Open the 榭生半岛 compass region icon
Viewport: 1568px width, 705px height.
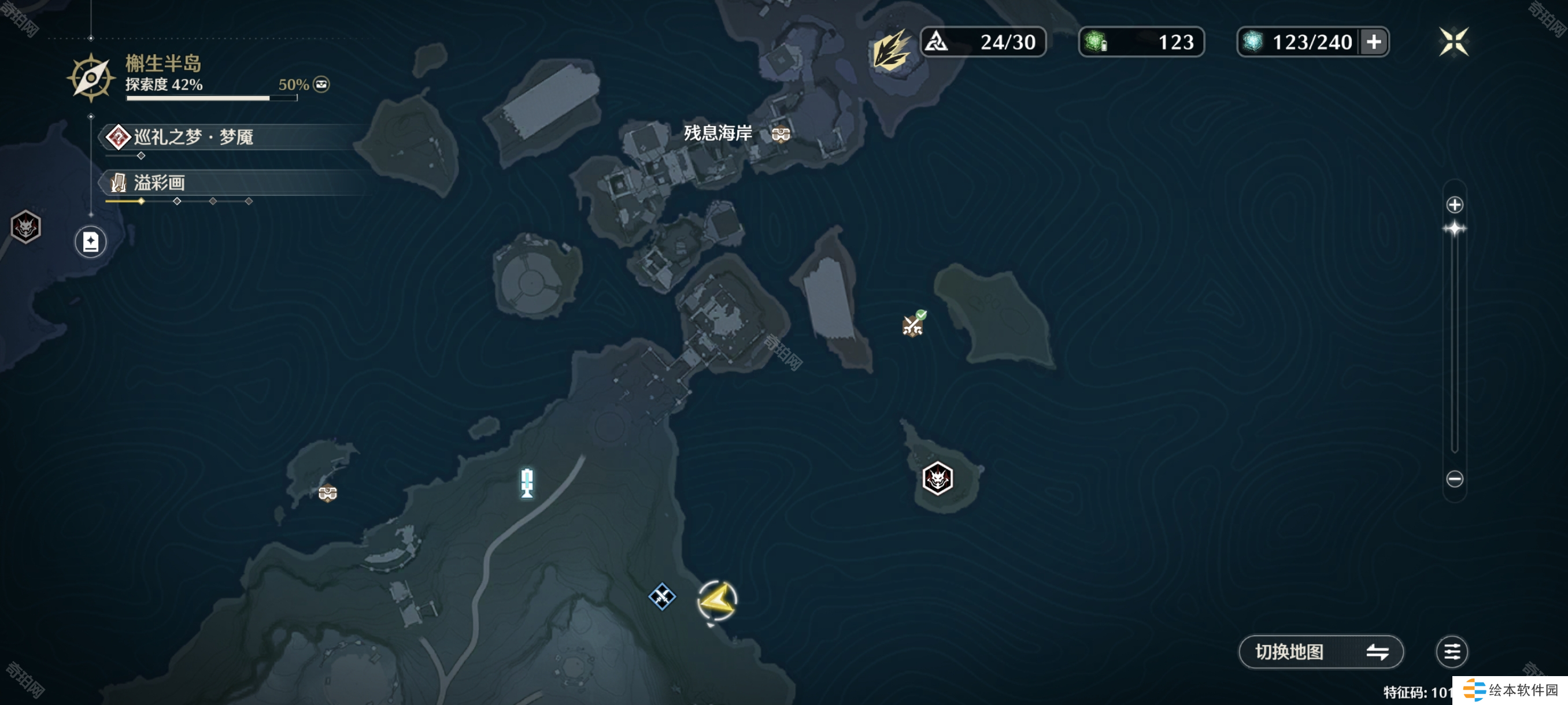(x=91, y=78)
